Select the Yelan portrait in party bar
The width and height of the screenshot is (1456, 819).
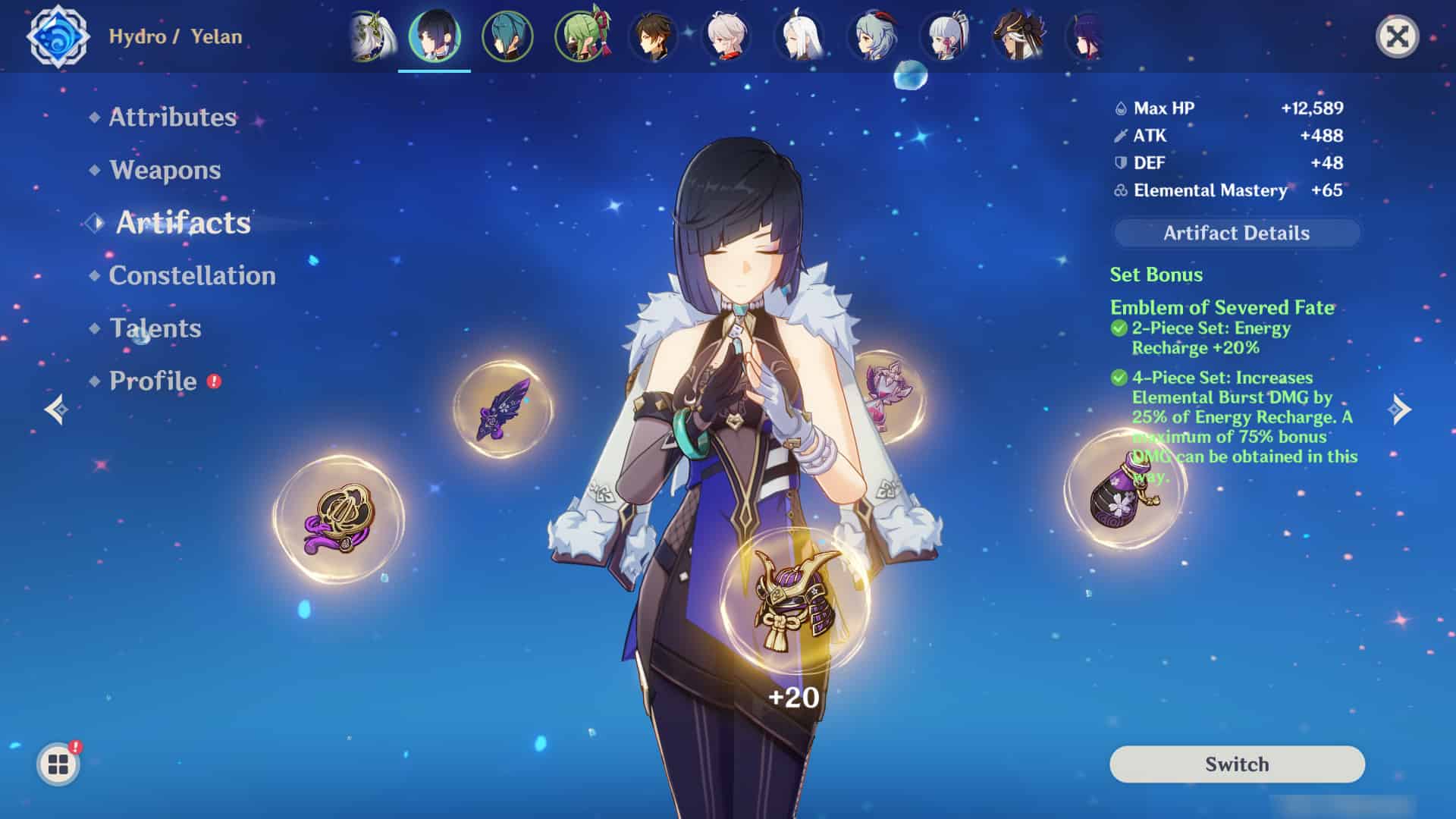point(435,36)
